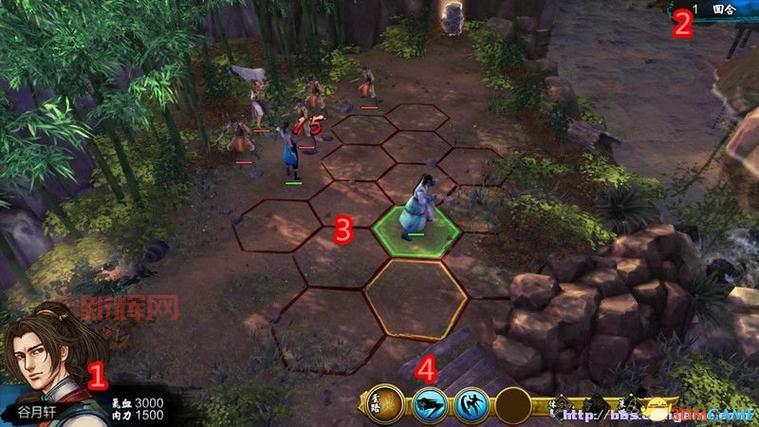Image resolution: width=759 pixels, height=427 pixels.
Task: Select the empty brown skill slot
Action: click(514, 405)
